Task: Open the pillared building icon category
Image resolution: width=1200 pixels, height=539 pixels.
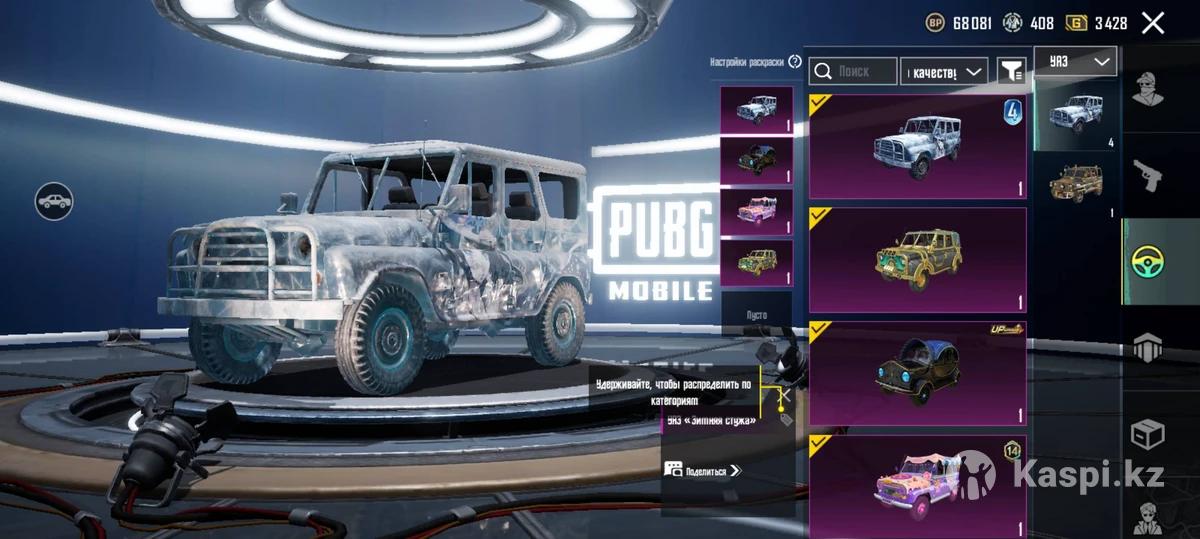Action: 1148,348
